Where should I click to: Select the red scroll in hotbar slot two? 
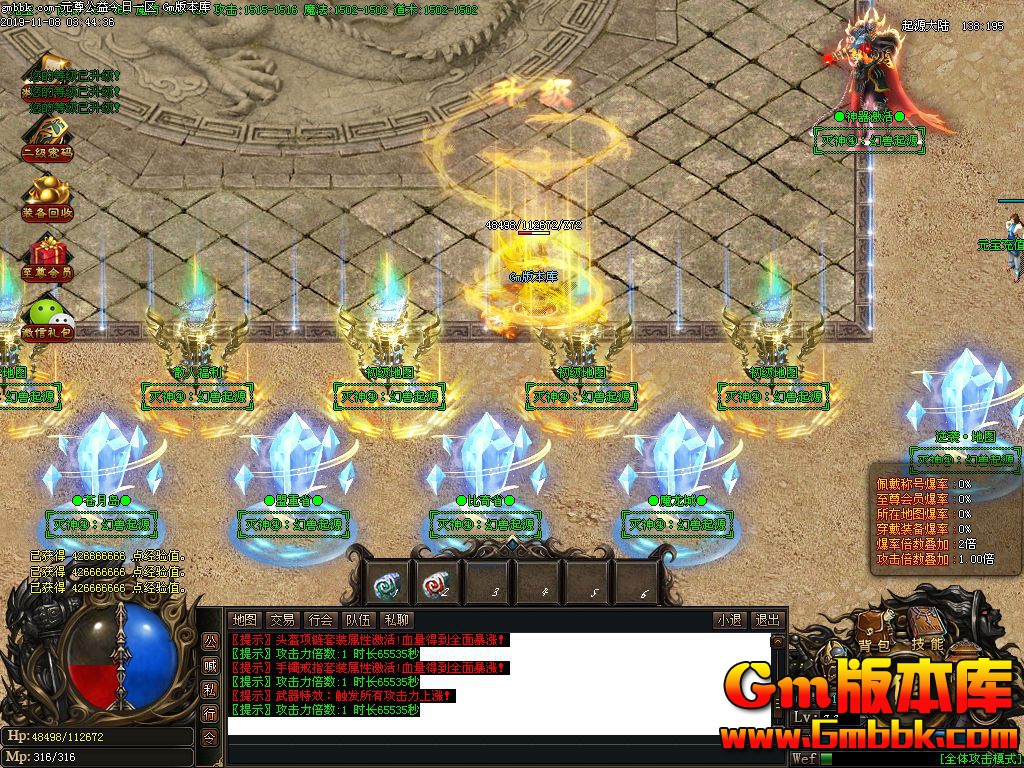click(437, 583)
